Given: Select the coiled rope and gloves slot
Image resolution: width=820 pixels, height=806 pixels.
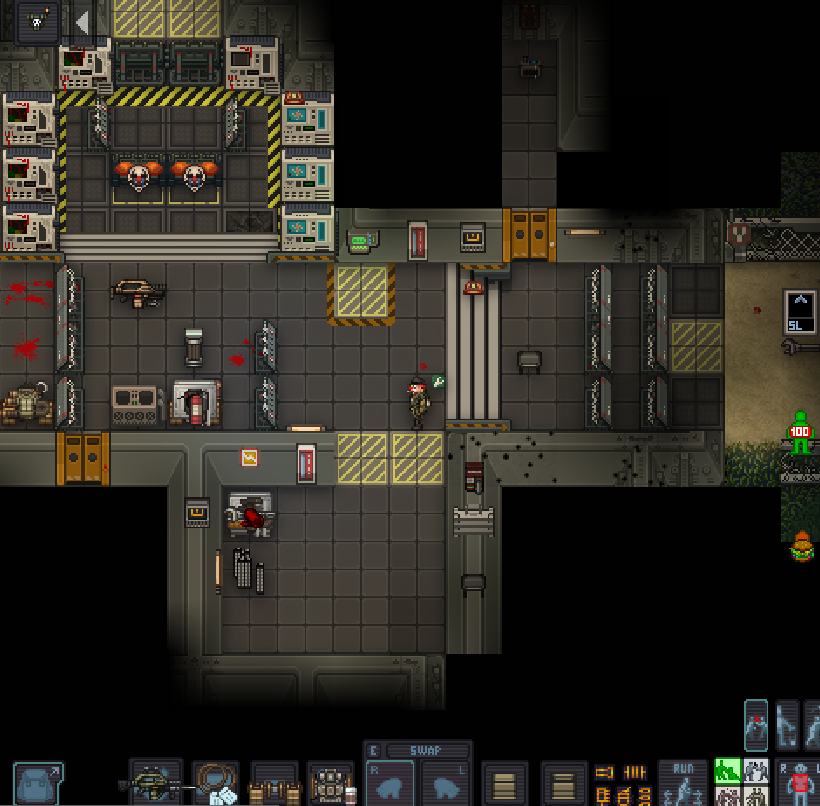Looking at the screenshot, I should pyautogui.click(x=215, y=784).
